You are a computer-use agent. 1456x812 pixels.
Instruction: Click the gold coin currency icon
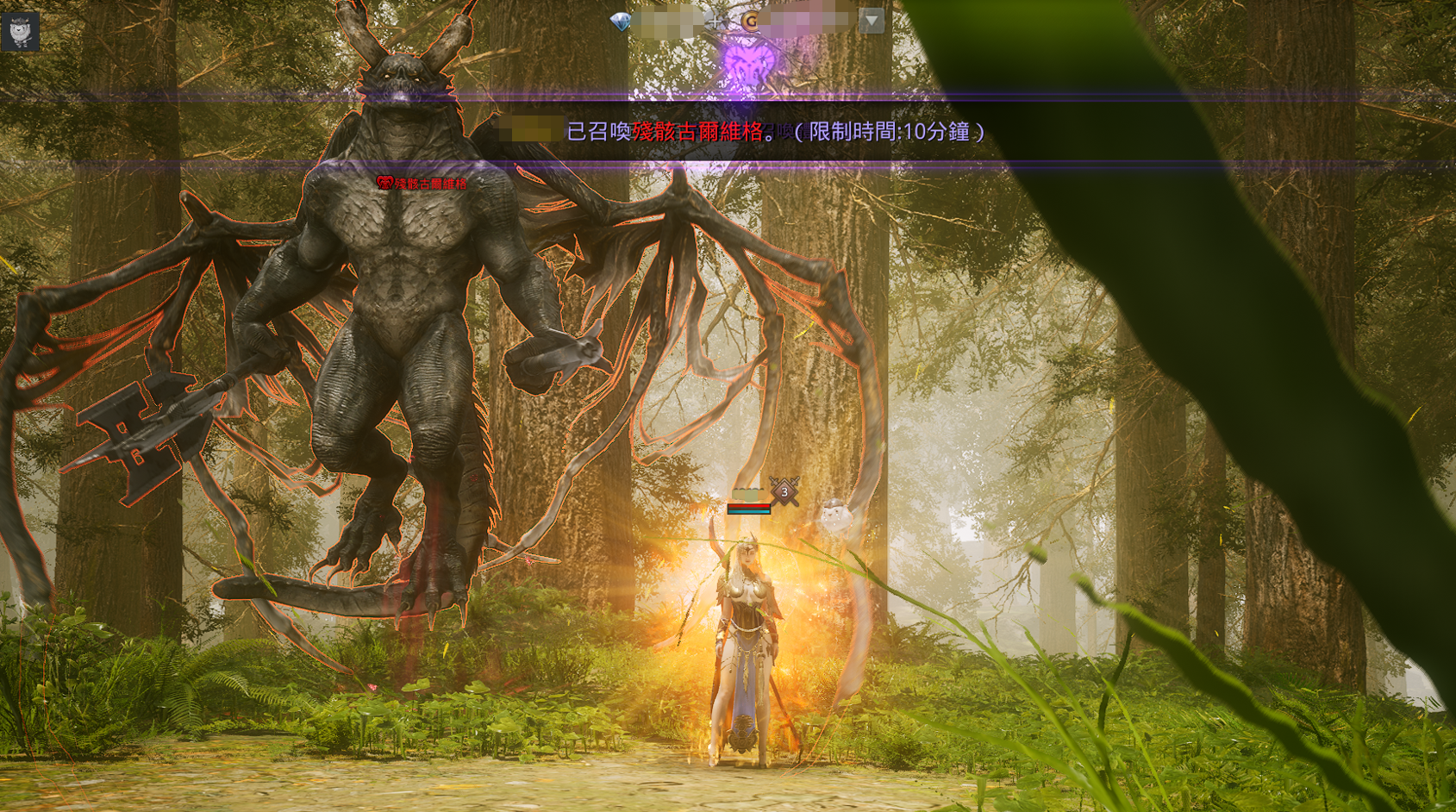point(750,22)
